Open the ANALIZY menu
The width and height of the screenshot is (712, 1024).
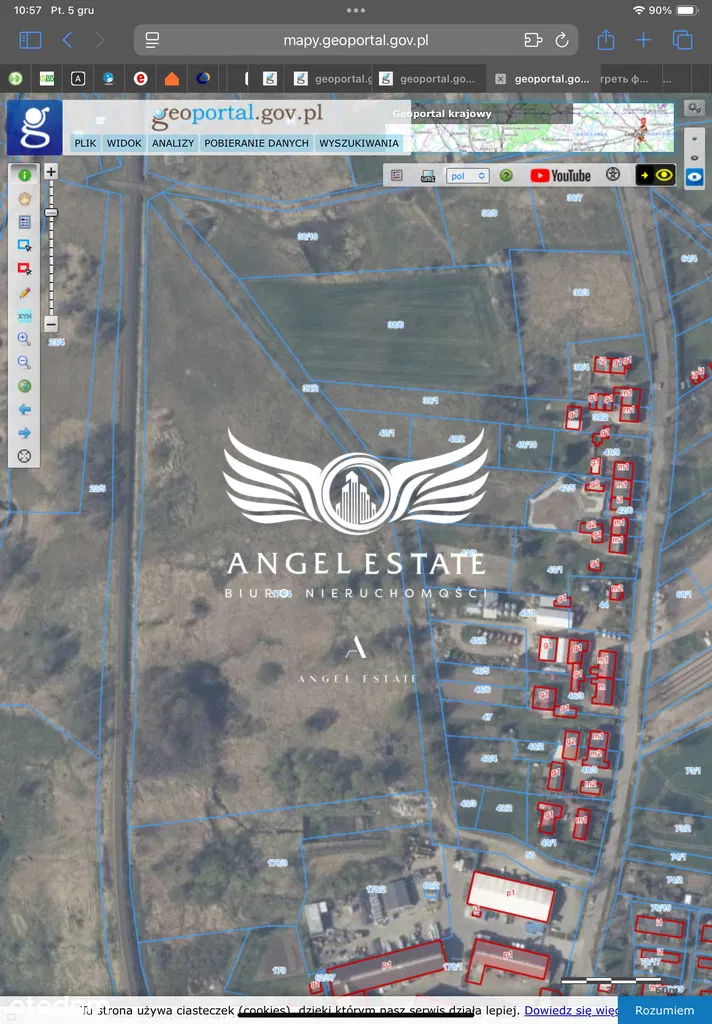tap(173, 143)
